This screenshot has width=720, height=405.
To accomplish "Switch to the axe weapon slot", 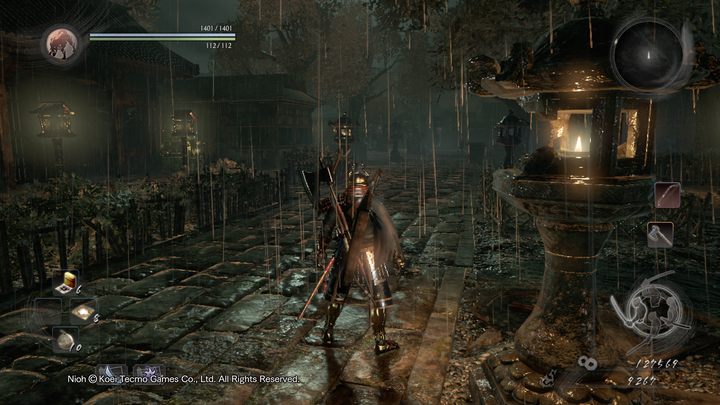I will point(661,234).
